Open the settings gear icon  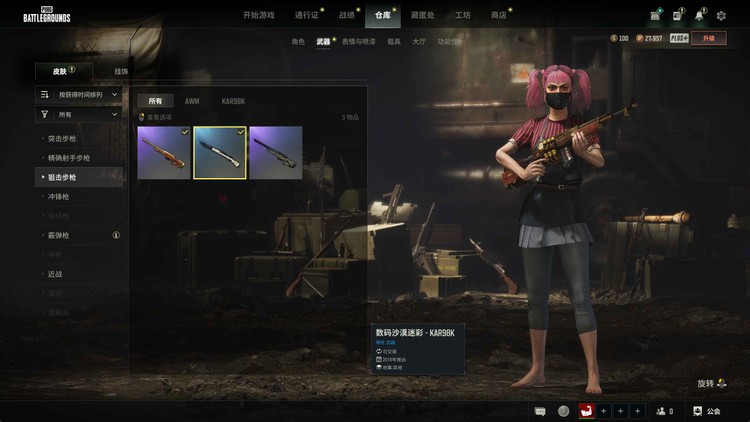(x=721, y=15)
